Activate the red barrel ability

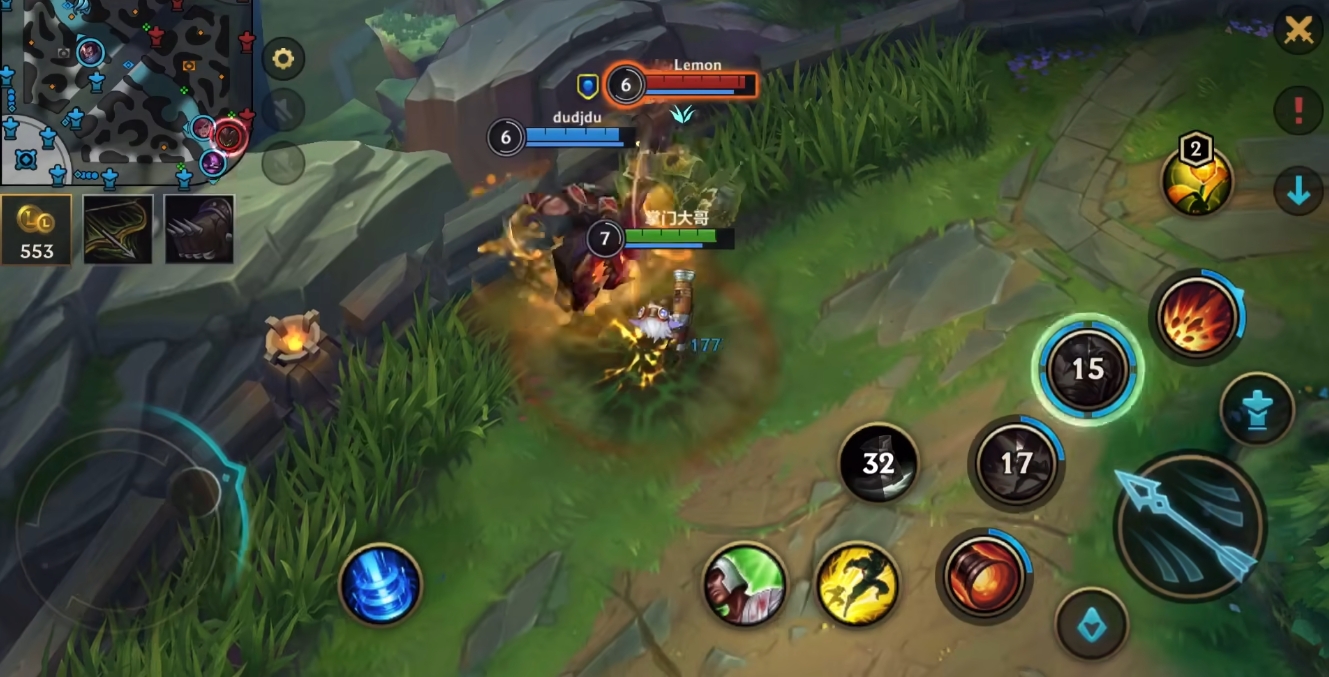point(984,575)
